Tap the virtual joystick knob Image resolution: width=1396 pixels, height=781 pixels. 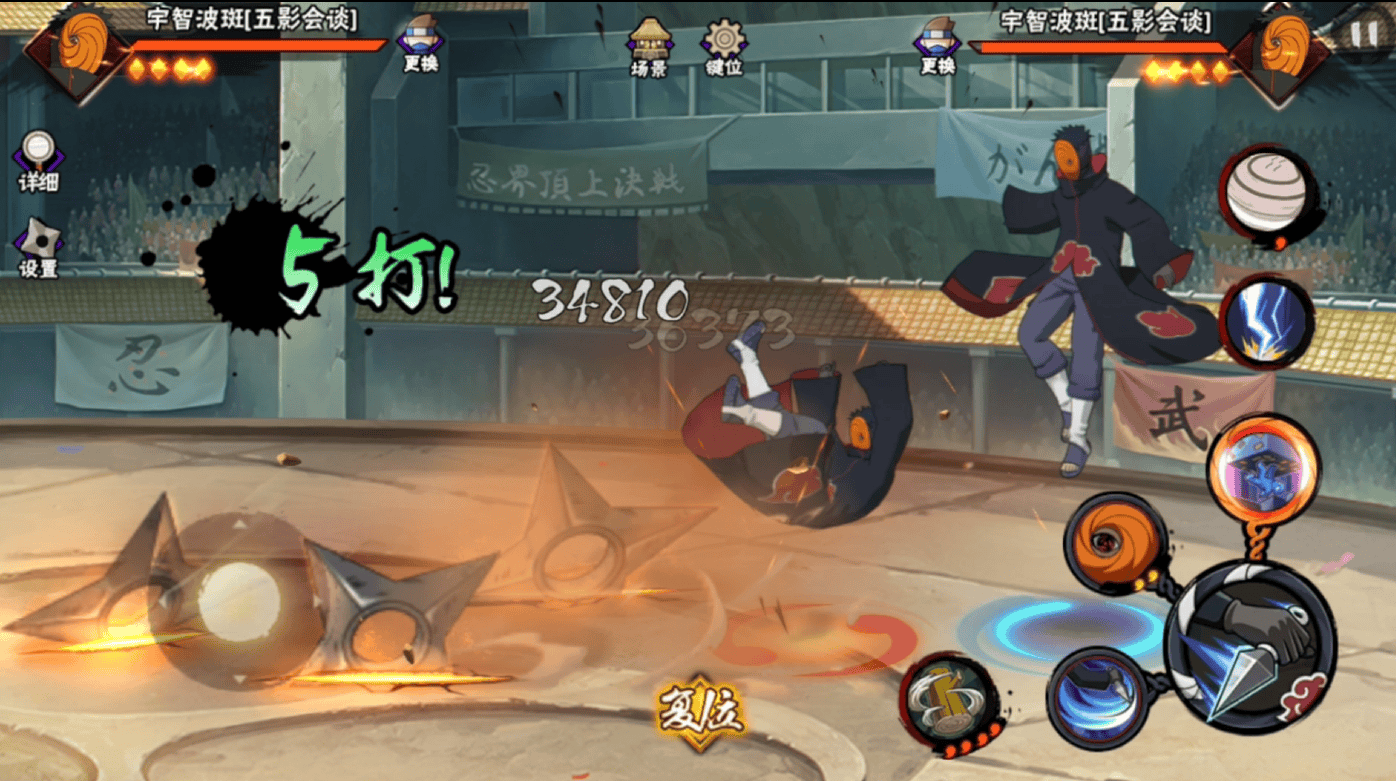[239, 602]
